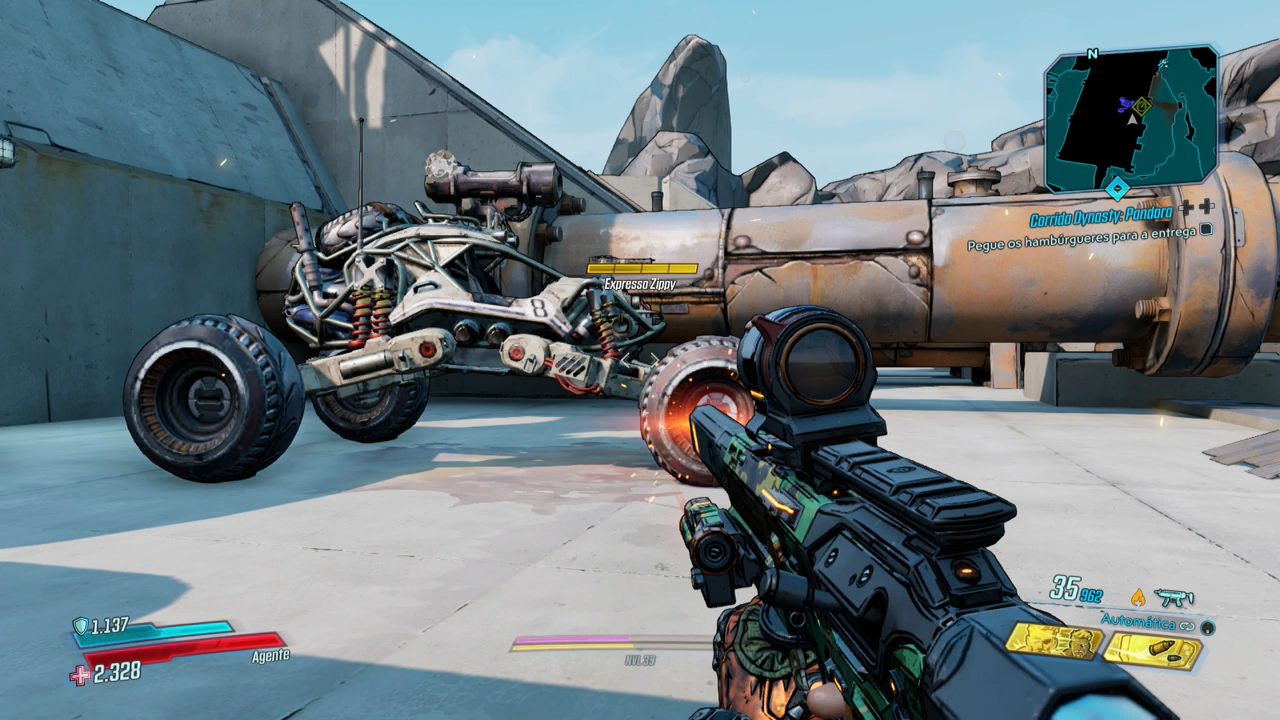Activate the yellow character-faces skill card

click(x=1053, y=641)
